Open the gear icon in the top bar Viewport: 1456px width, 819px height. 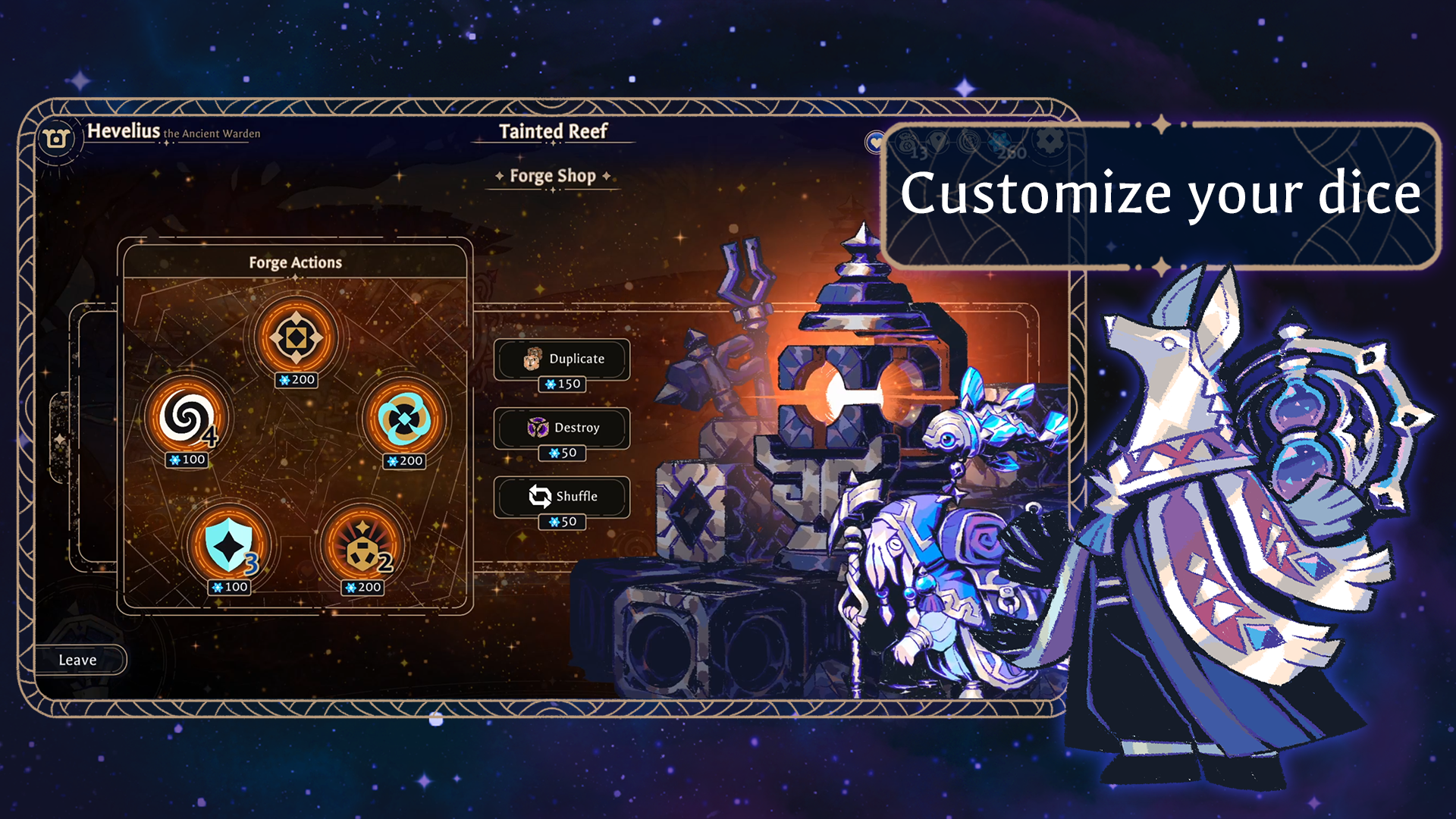point(1050,141)
